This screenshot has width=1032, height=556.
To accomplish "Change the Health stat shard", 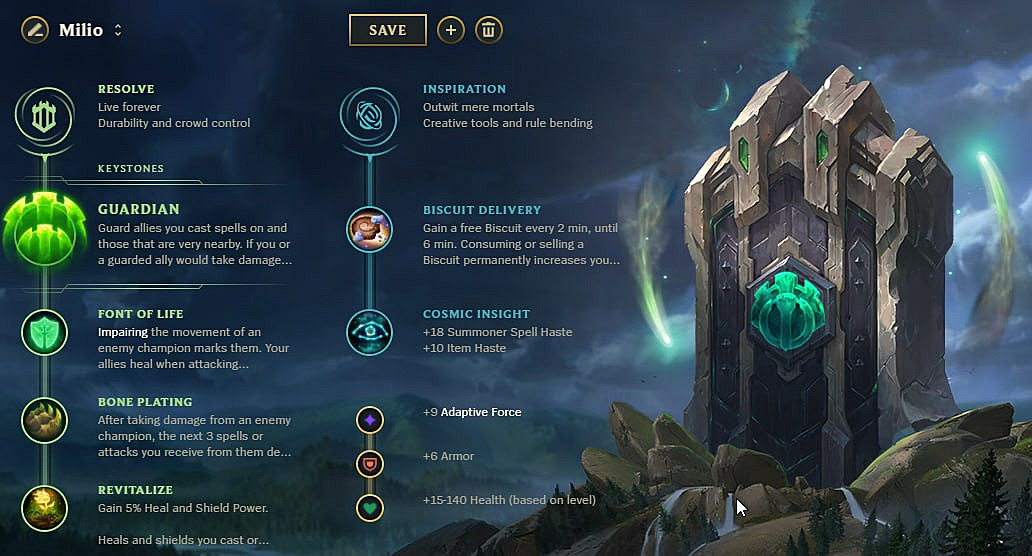I will pyautogui.click(x=370, y=508).
